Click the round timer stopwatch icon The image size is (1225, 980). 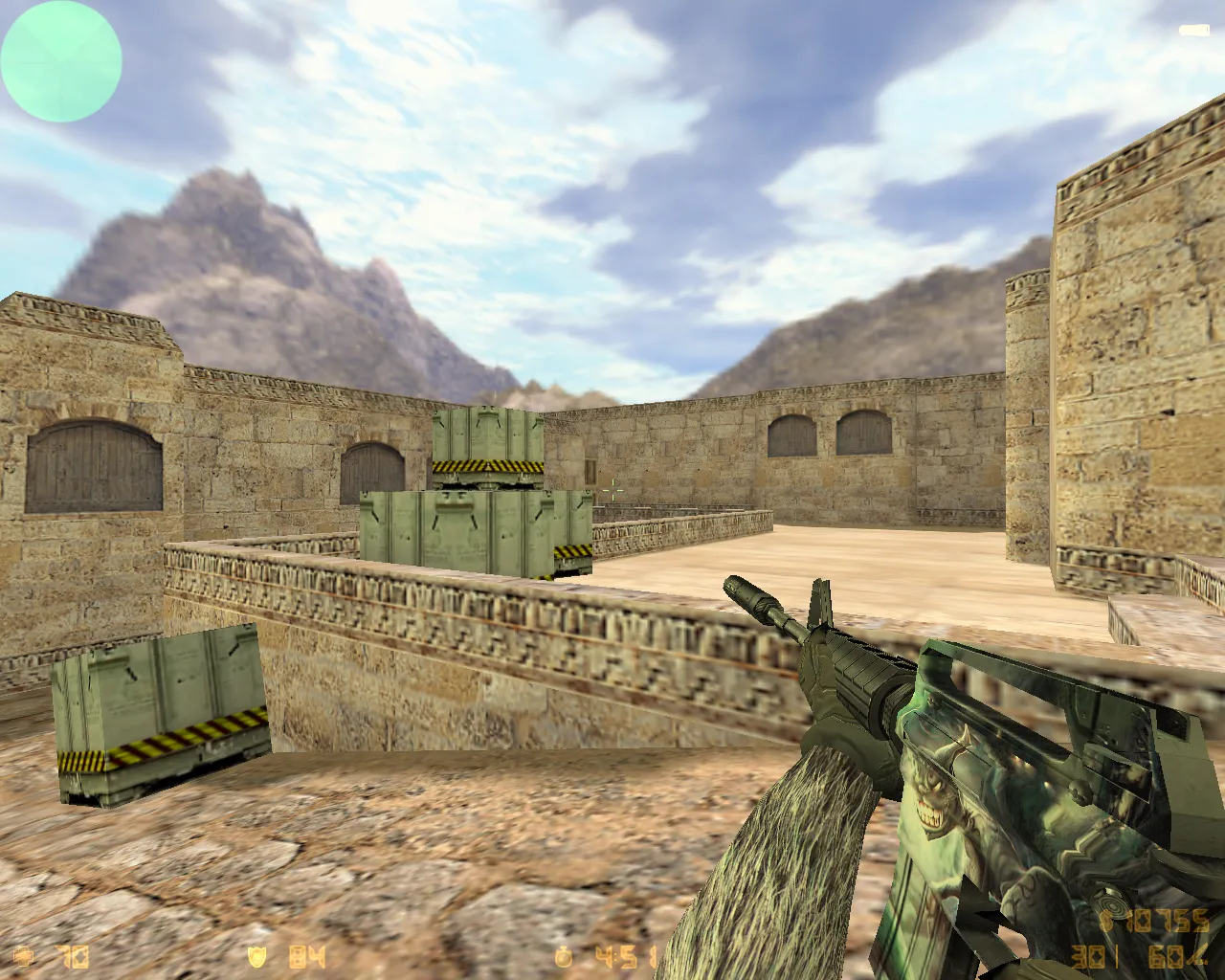point(563,957)
